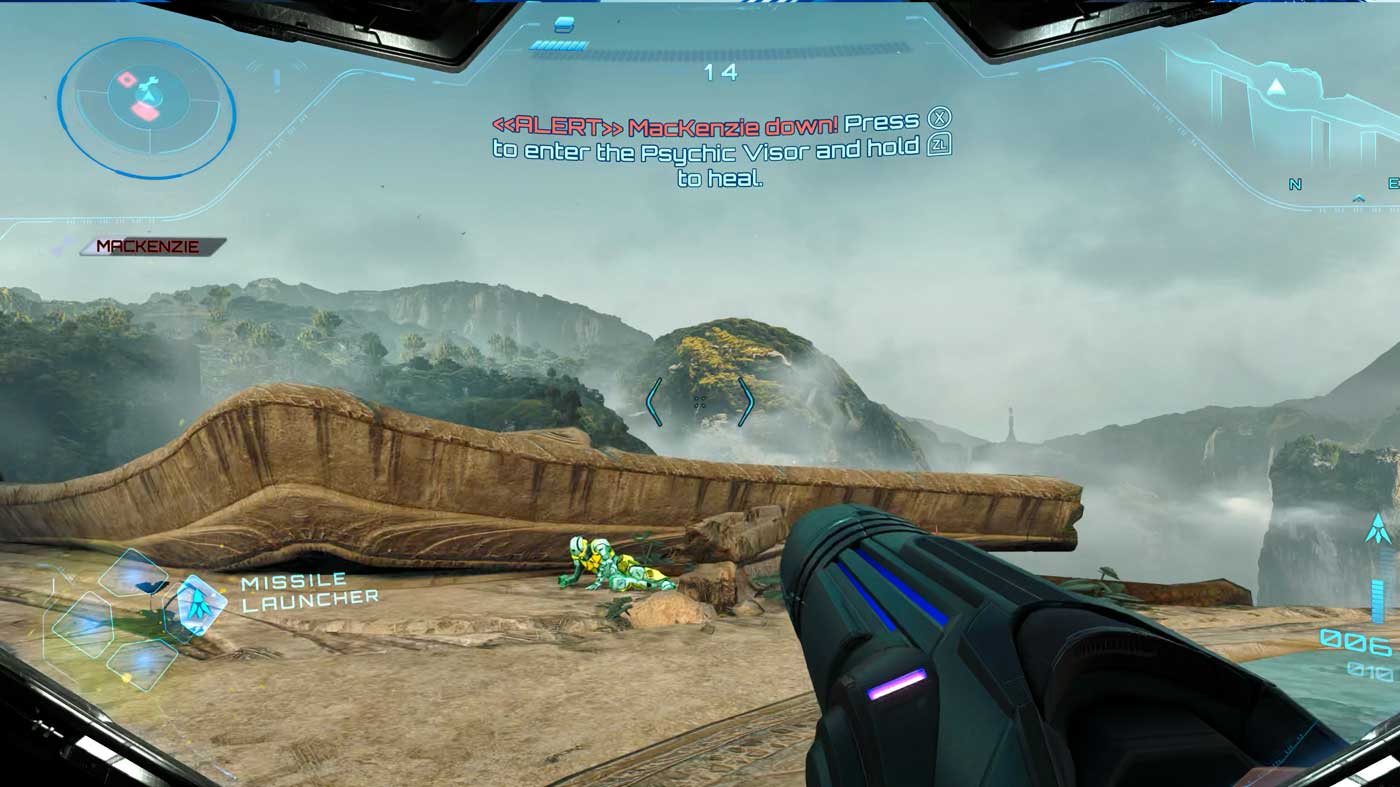Click the top diamond slot of the weapon wheel
Viewport: 1400px width, 787px height.
click(133, 572)
